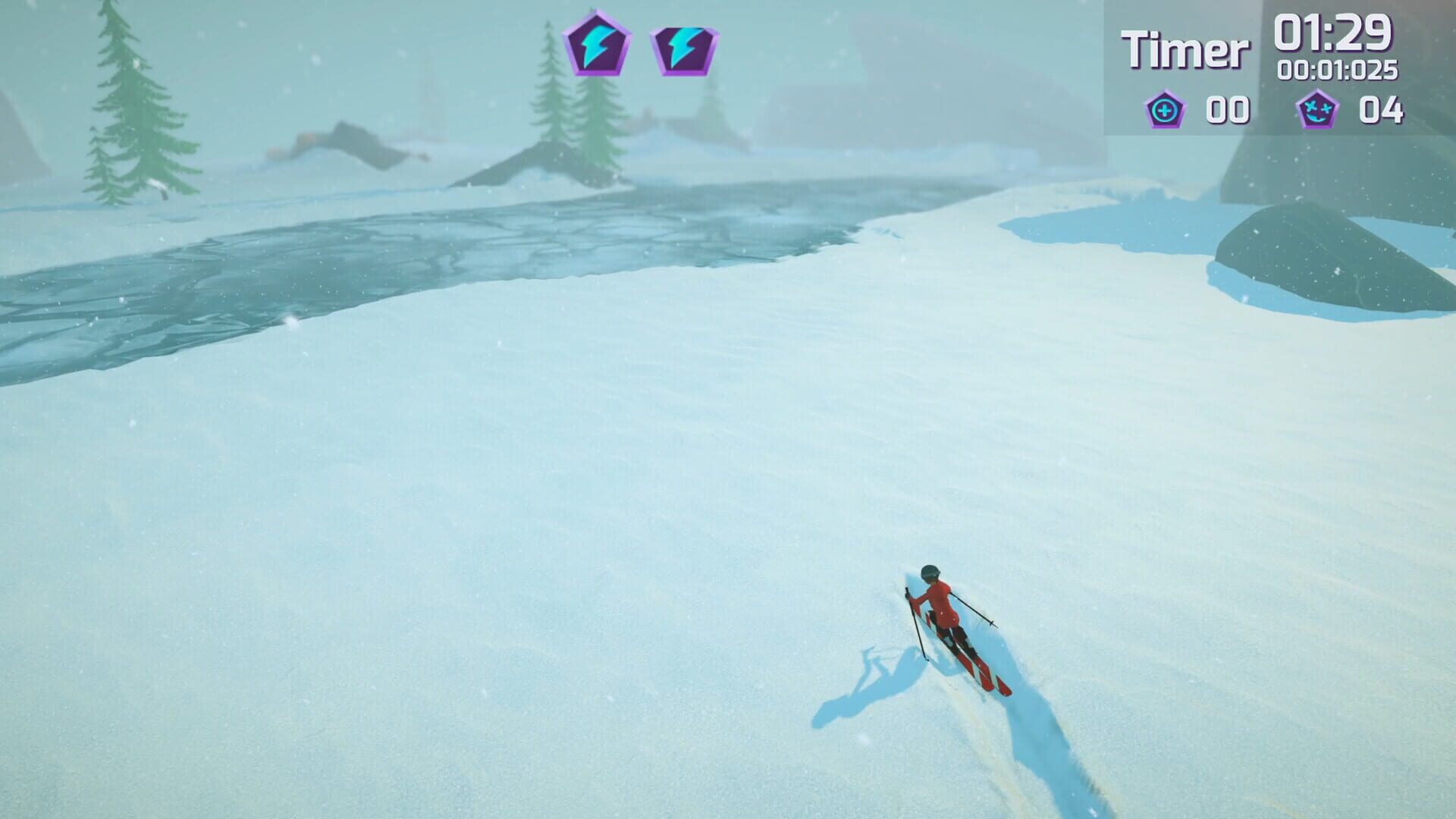Click the cyan lightning bolt inside the right badge
This screenshot has width=1456, height=819.
click(x=679, y=47)
